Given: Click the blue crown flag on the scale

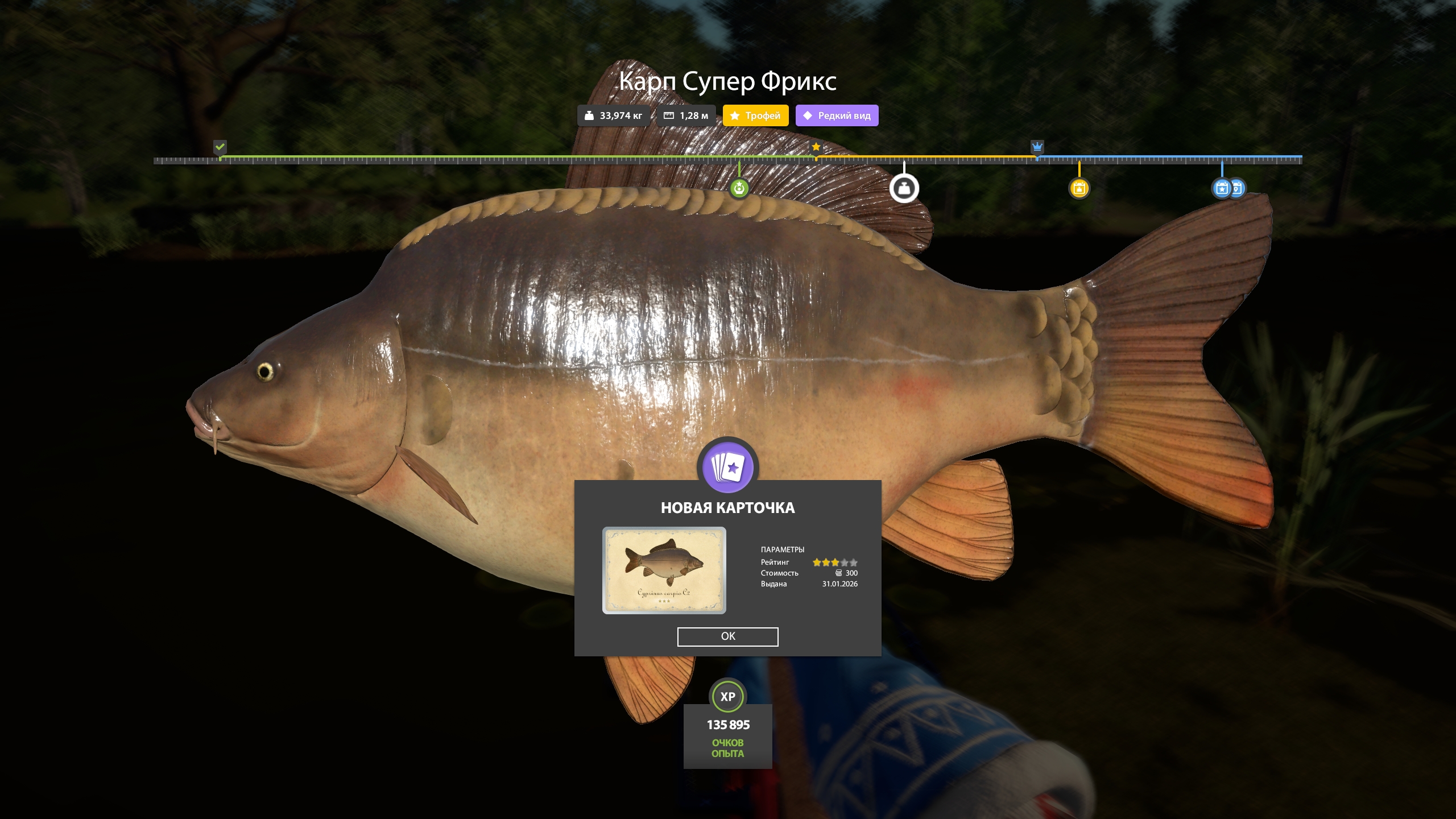Looking at the screenshot, I should [1037, 147].
